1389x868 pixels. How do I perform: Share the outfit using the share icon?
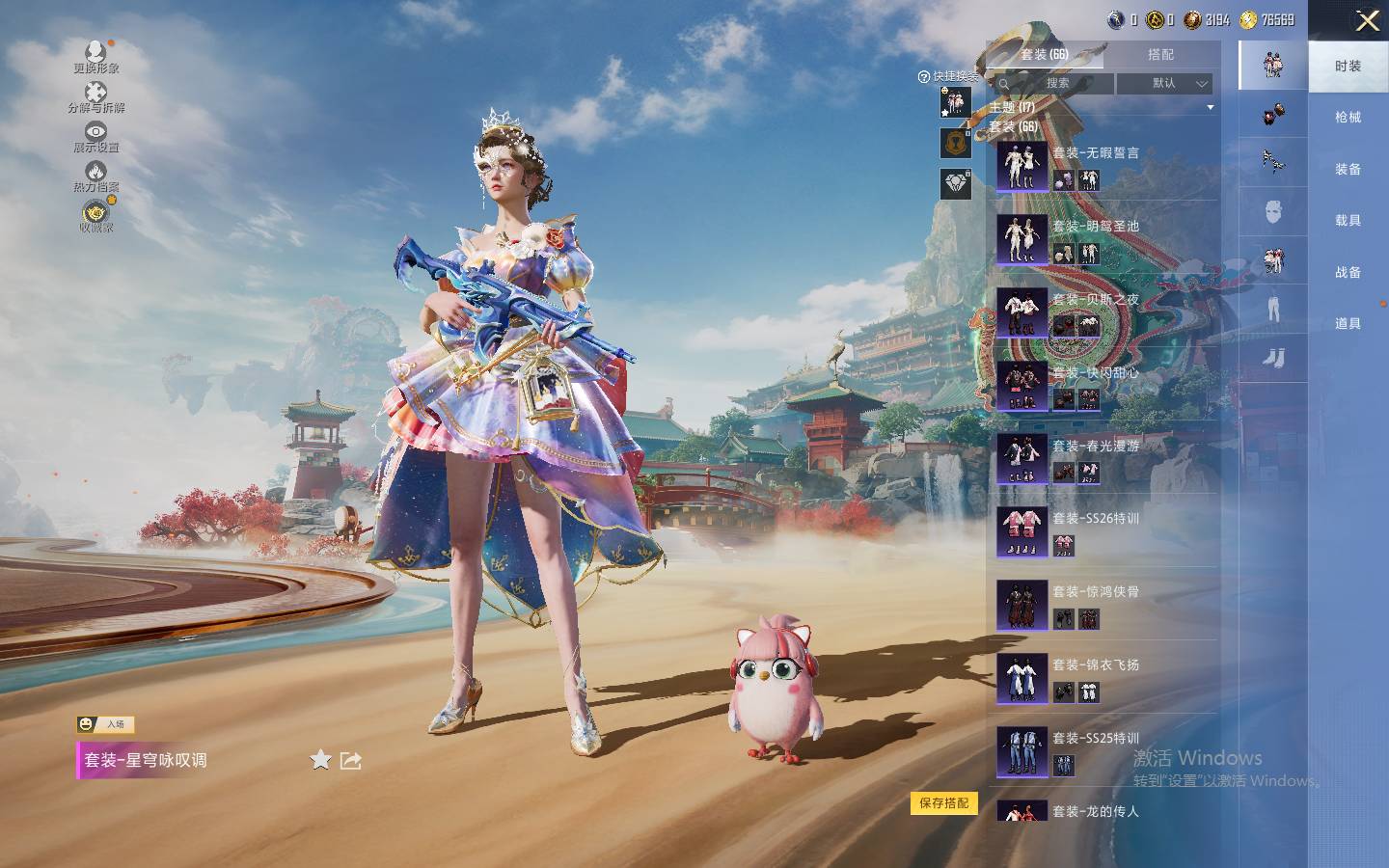coord(351,760)
